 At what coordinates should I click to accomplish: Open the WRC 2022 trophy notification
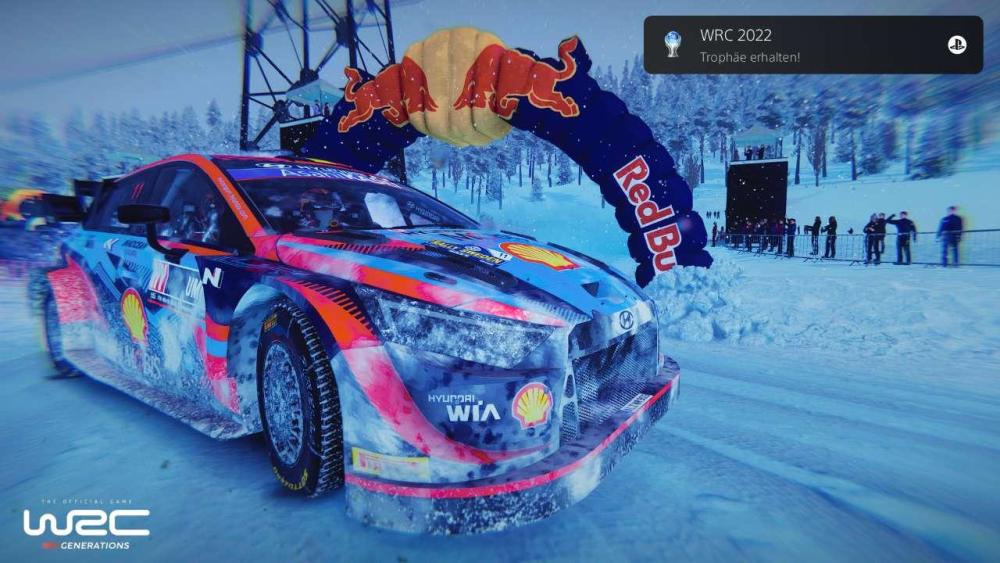[790, 45]
